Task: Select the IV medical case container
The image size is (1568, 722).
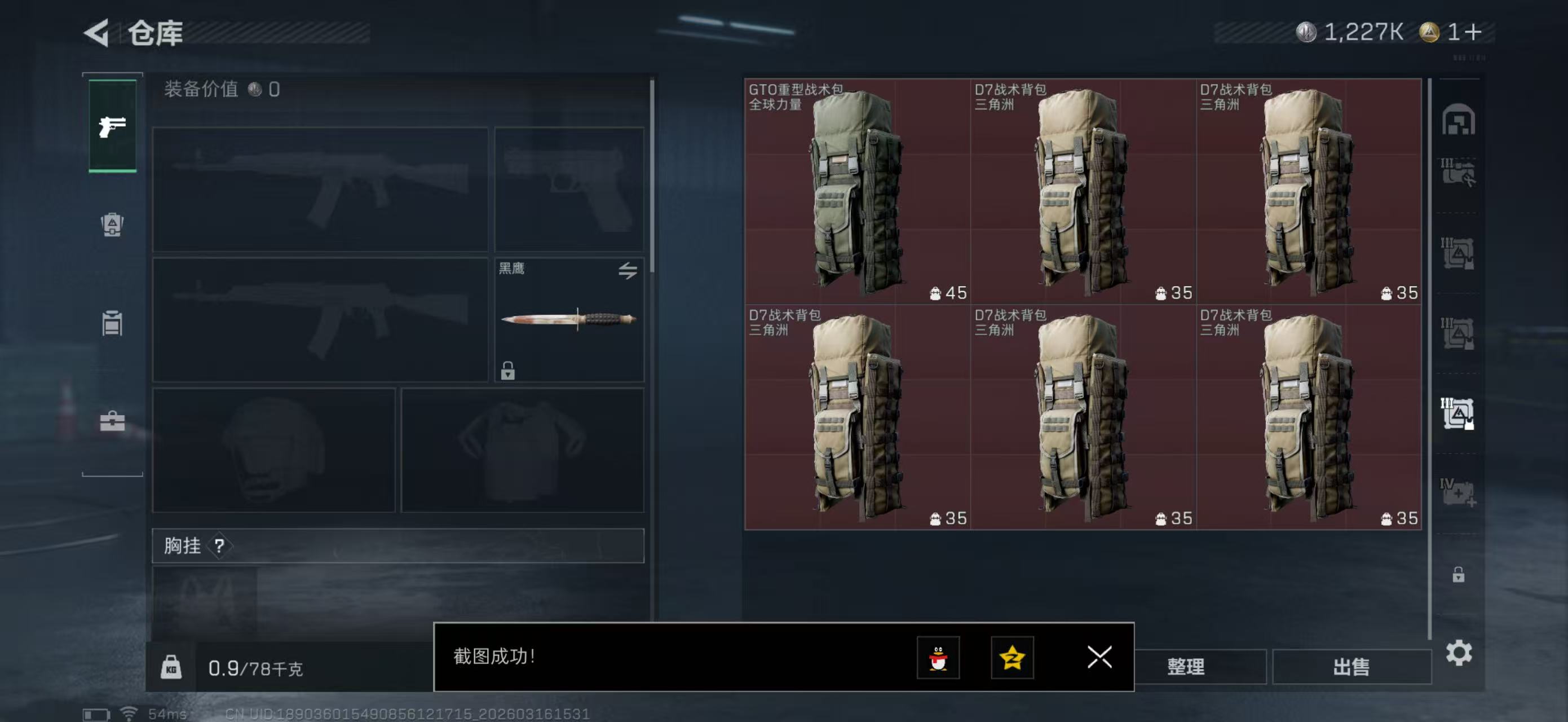Action: click(1457, 492)
